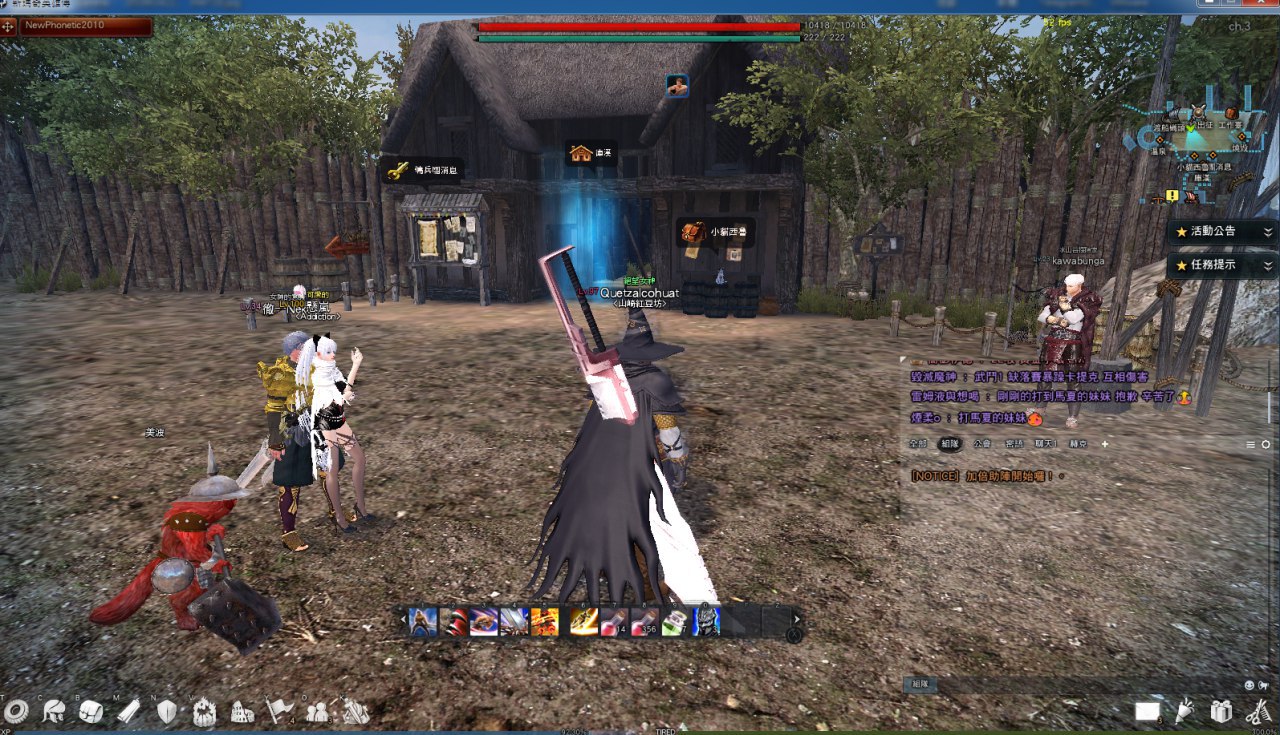Image resolution: width=1280 pixels, height=735 pixels.
Task: Use the green potion in hotbar slot 9
Action: (x=675, y=621)
